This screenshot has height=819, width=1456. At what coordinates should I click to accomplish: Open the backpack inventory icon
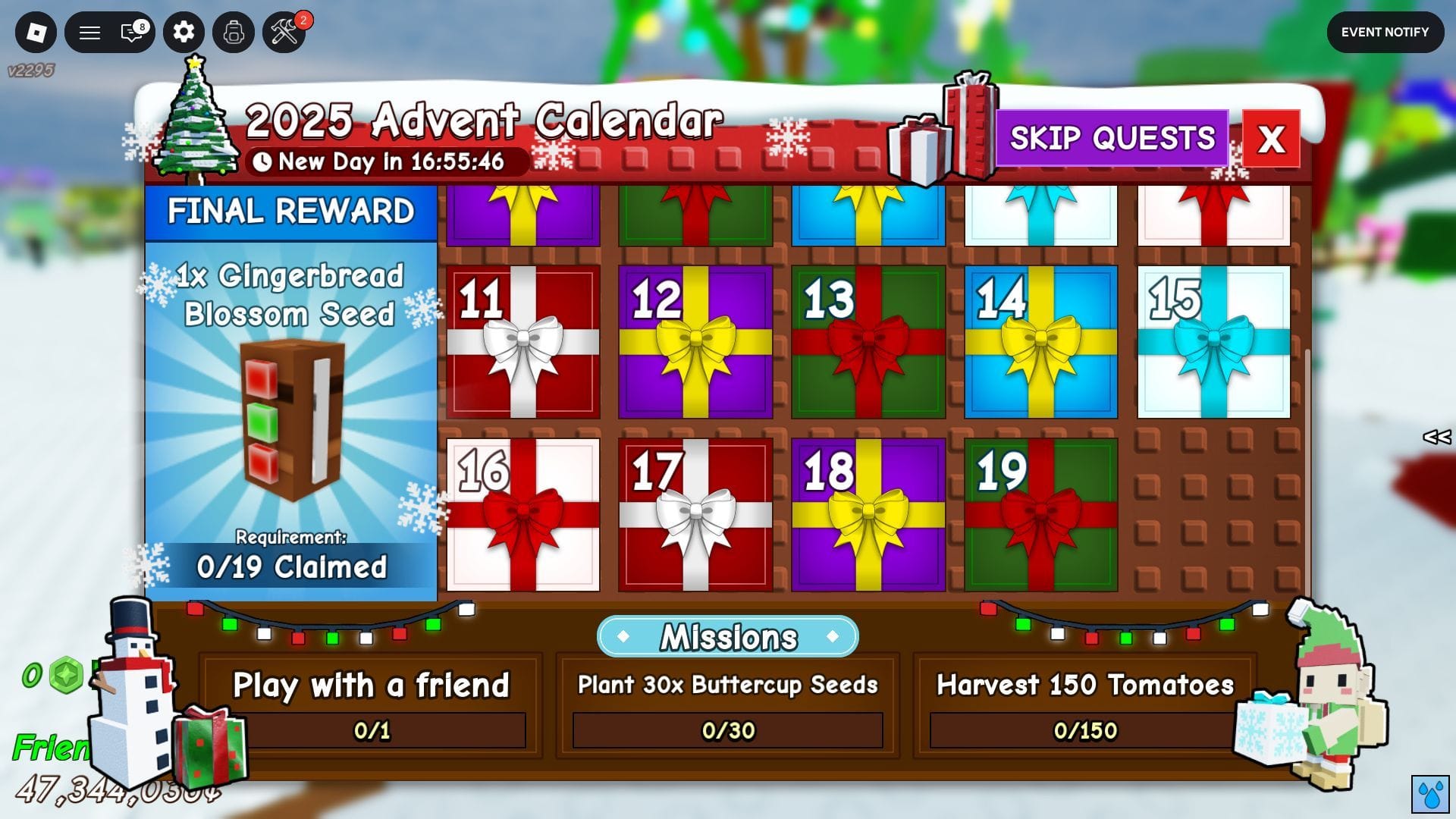(x=234, y=33)
